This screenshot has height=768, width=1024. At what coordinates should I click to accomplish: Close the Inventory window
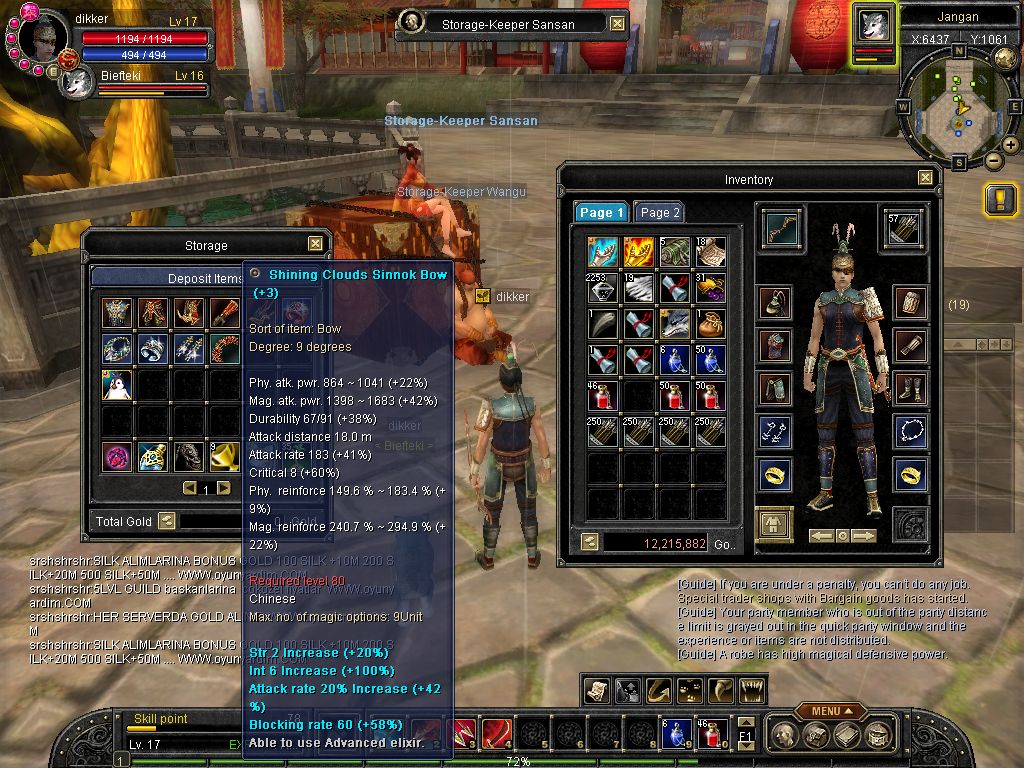(925, 178)
